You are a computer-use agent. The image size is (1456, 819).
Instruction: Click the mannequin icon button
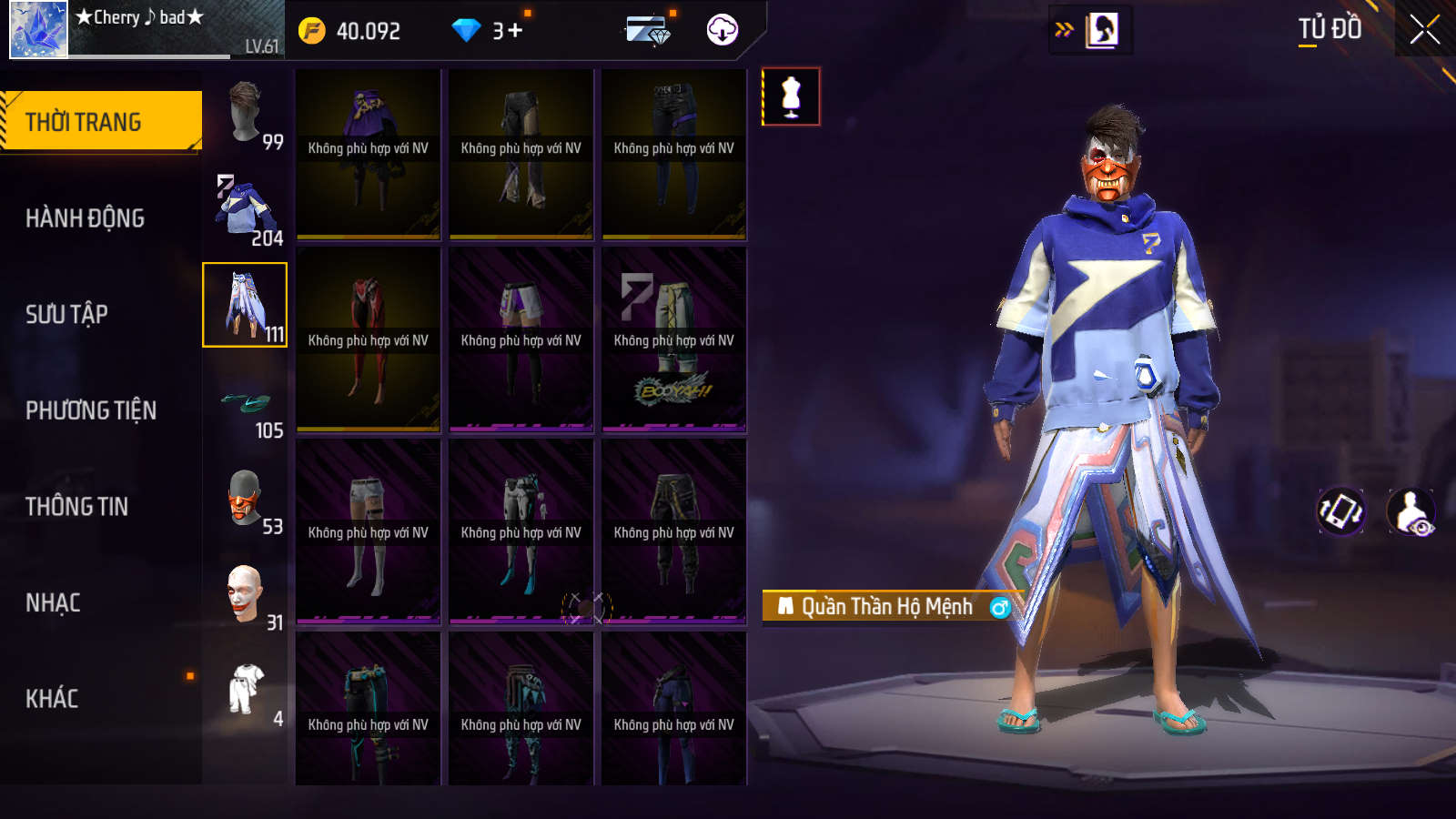click(x=791, y=96)
